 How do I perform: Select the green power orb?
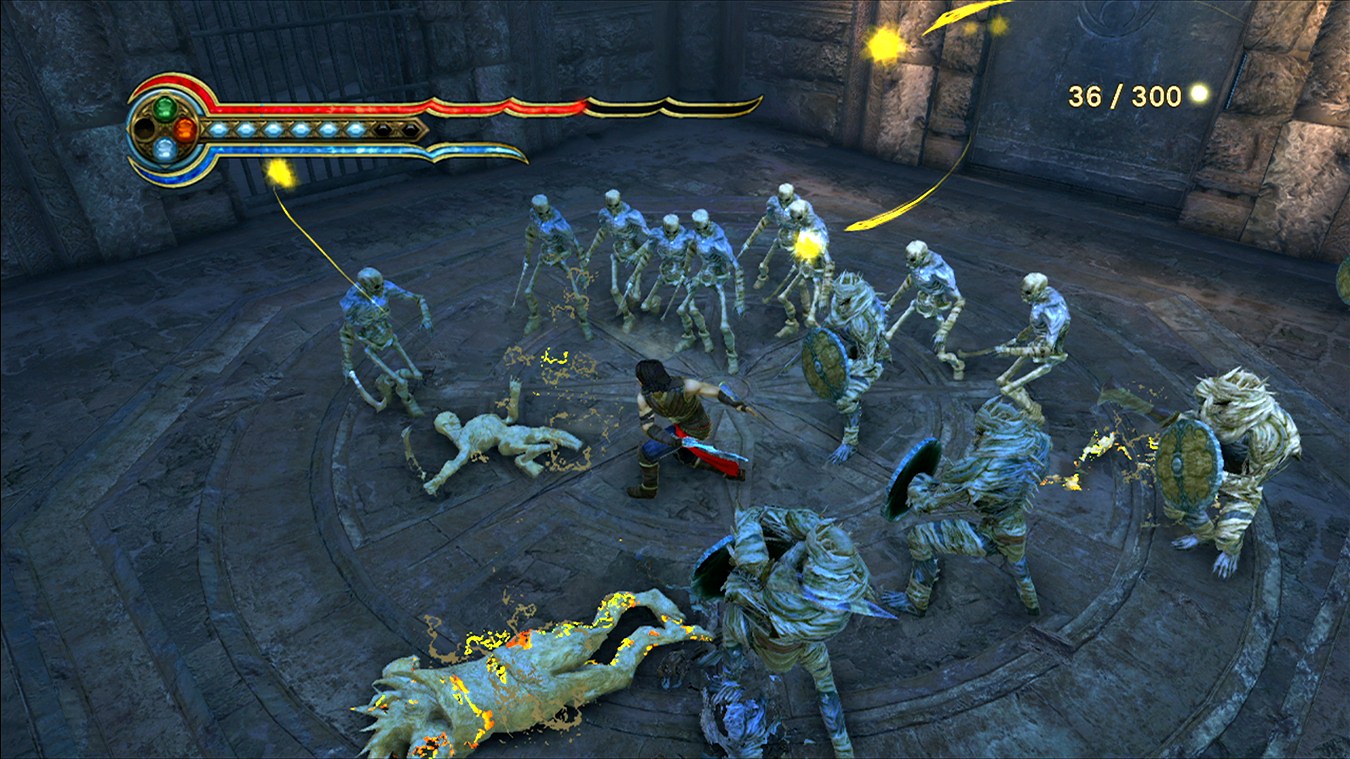pos(165,107)
